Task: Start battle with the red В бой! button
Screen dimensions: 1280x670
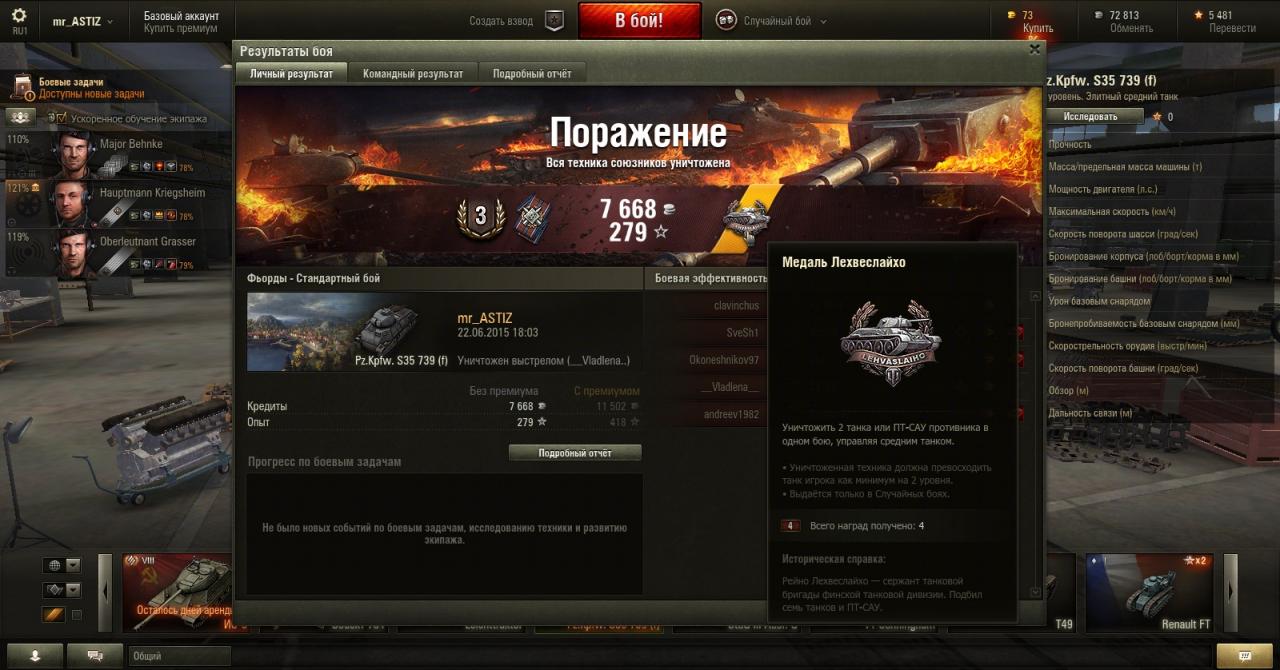Action: click(639, 20)
